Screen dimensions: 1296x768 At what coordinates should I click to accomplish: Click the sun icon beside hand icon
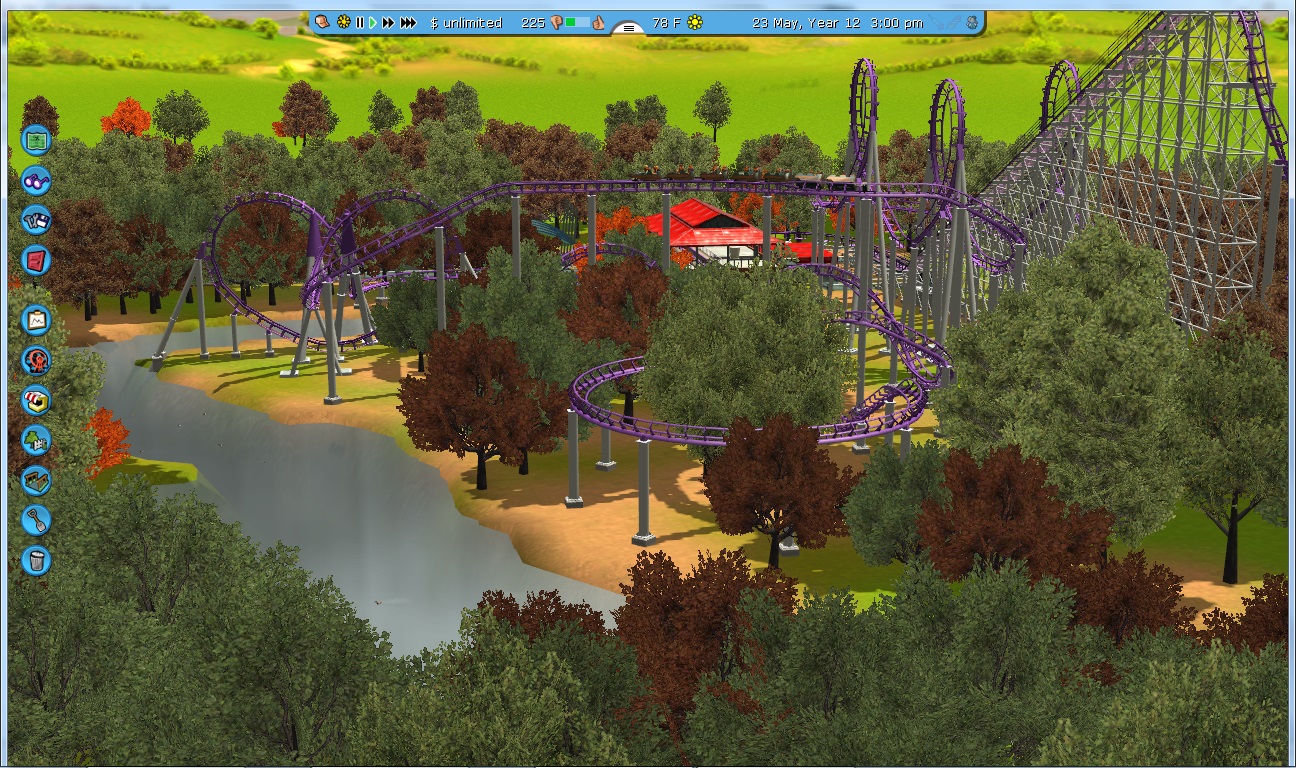343,22
